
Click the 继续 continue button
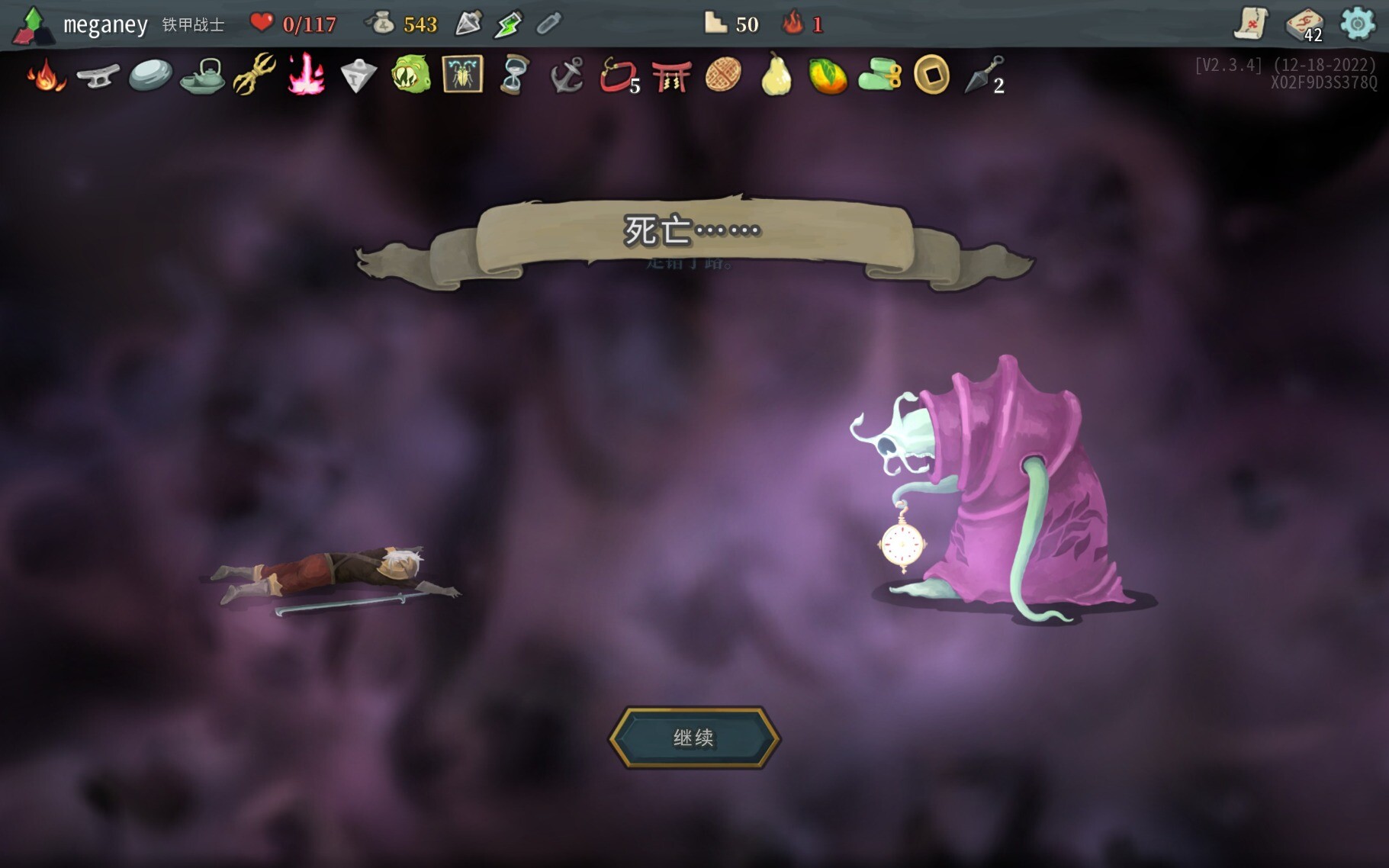694,737
